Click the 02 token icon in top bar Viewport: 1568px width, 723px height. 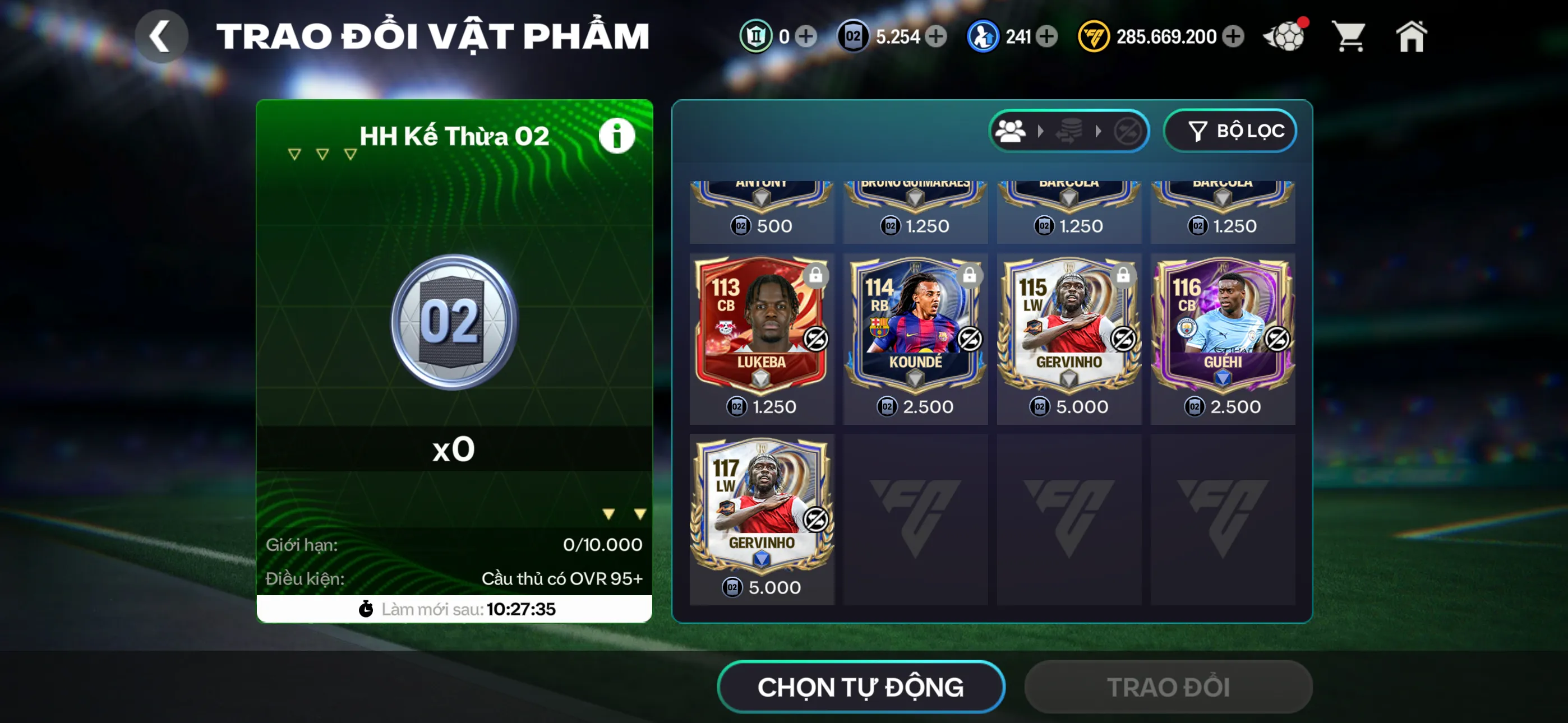(x=852, y=36)
